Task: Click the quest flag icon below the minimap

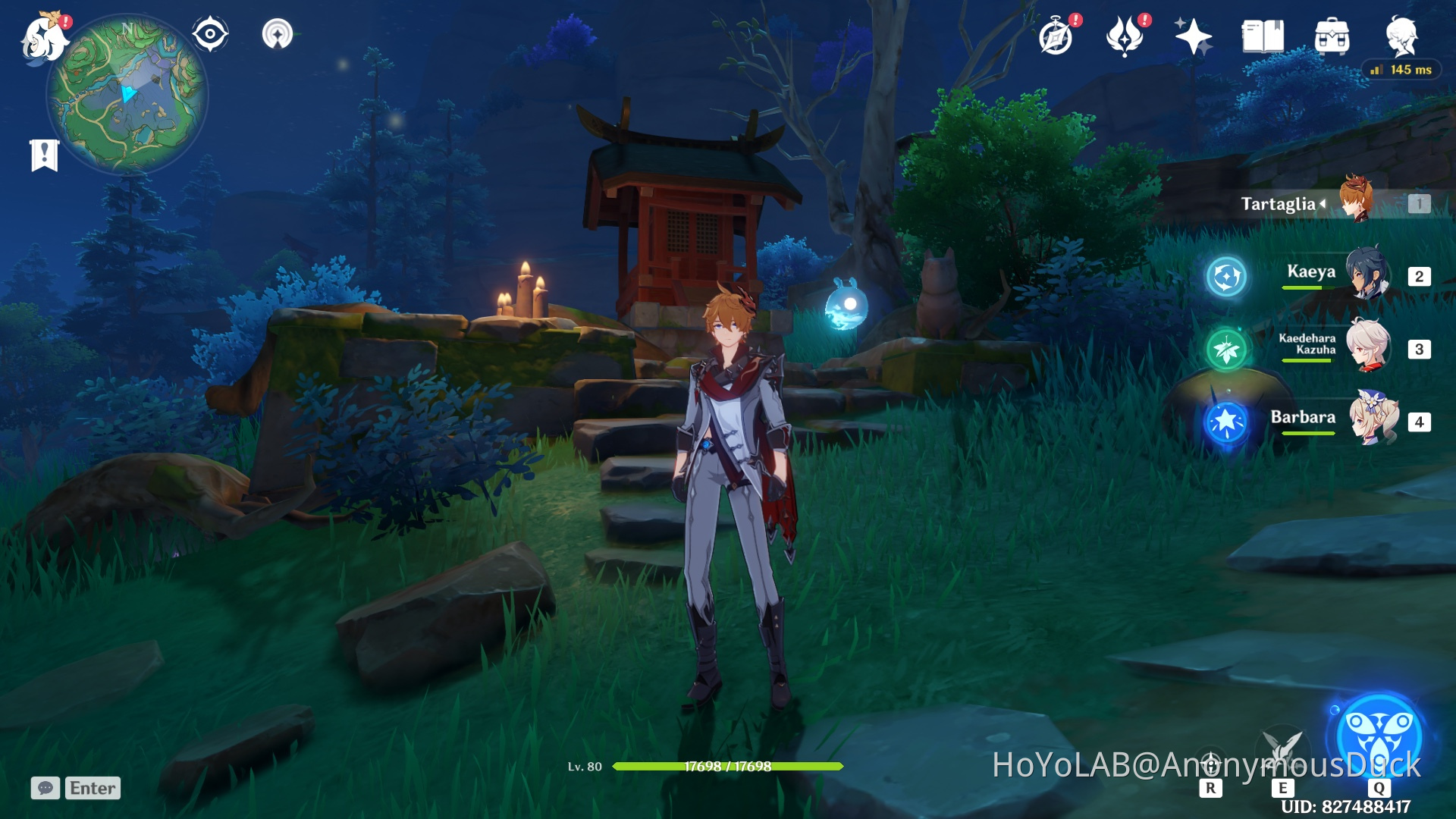Action: click(45, 149)
